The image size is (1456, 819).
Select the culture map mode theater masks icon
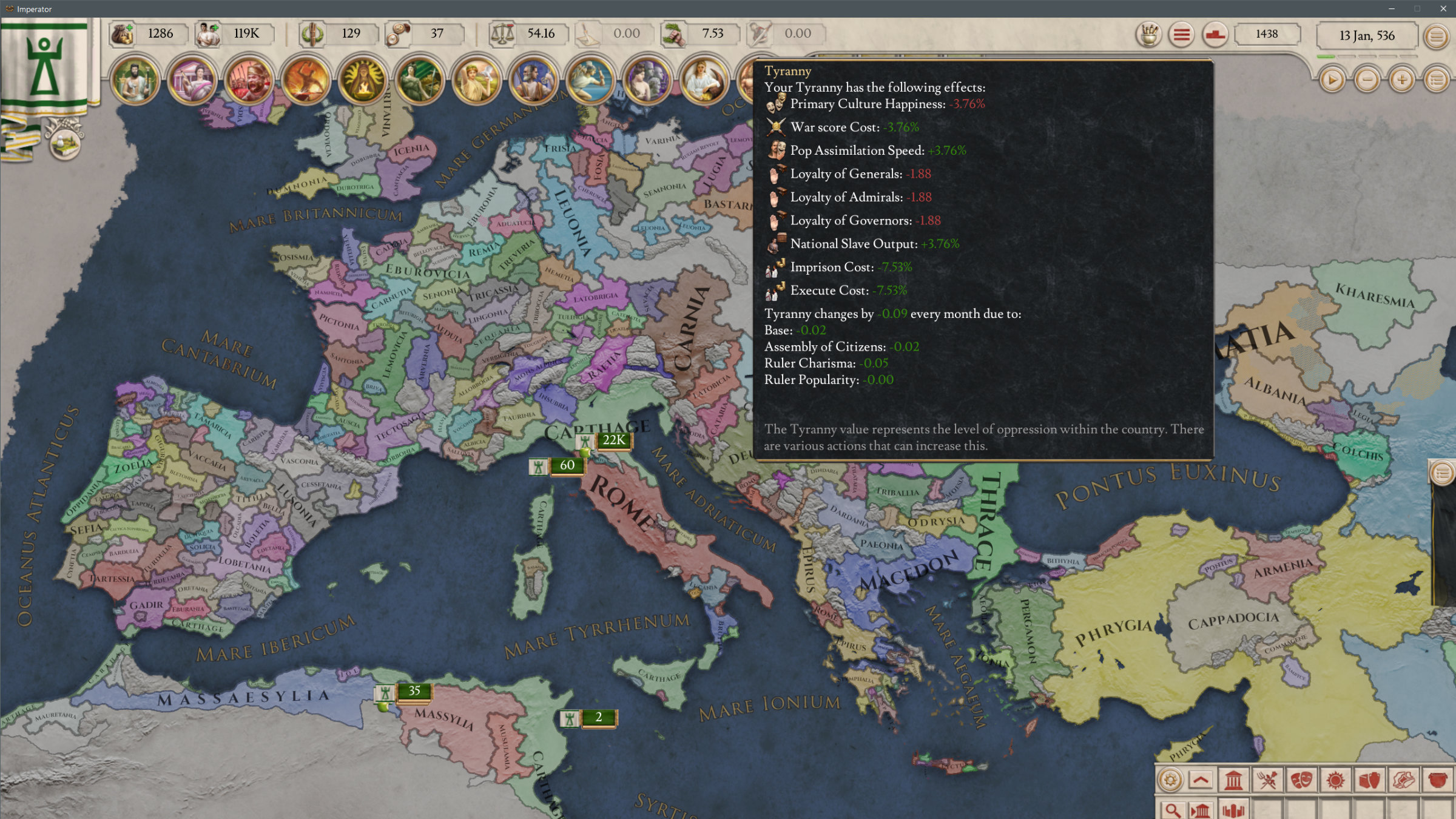[x=1301, y=780]
